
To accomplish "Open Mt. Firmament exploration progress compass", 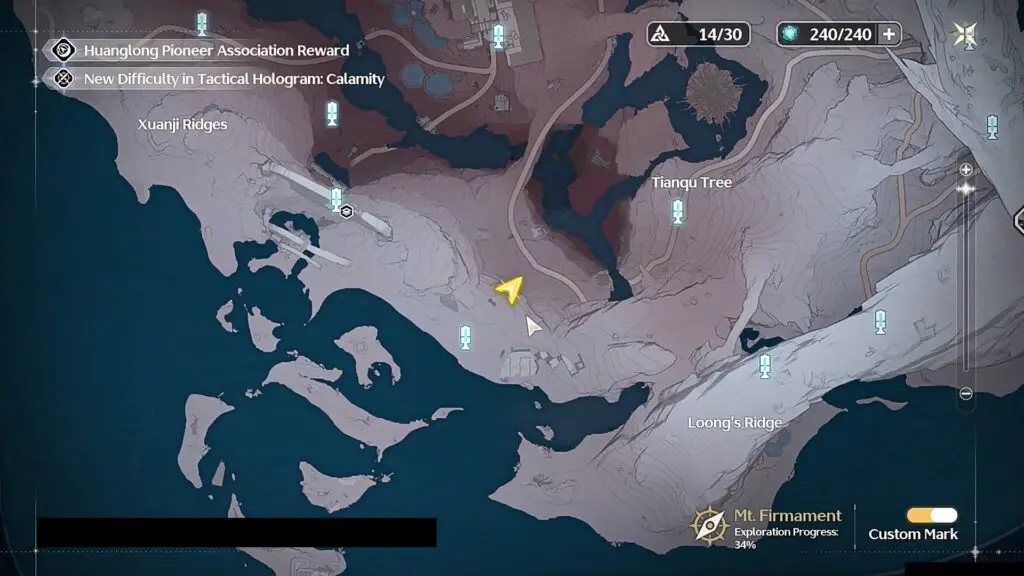I will click(x=710, y=524).
